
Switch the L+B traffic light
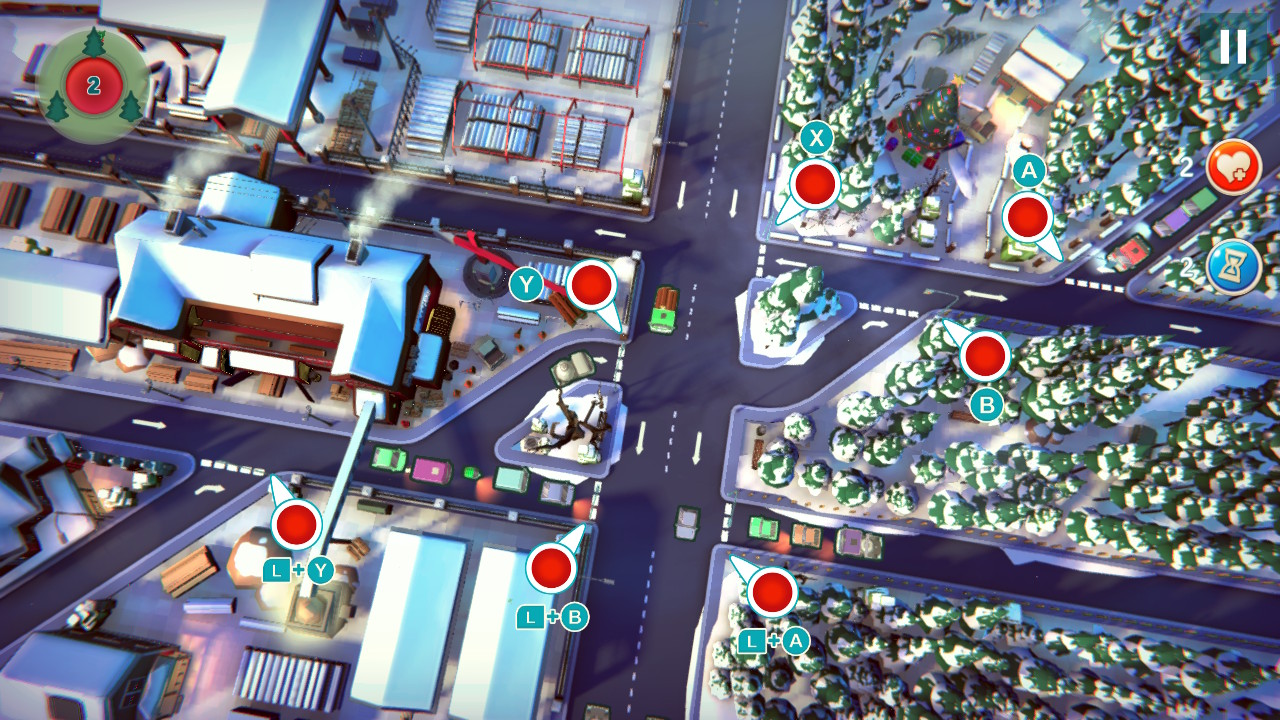click(550, 571)
